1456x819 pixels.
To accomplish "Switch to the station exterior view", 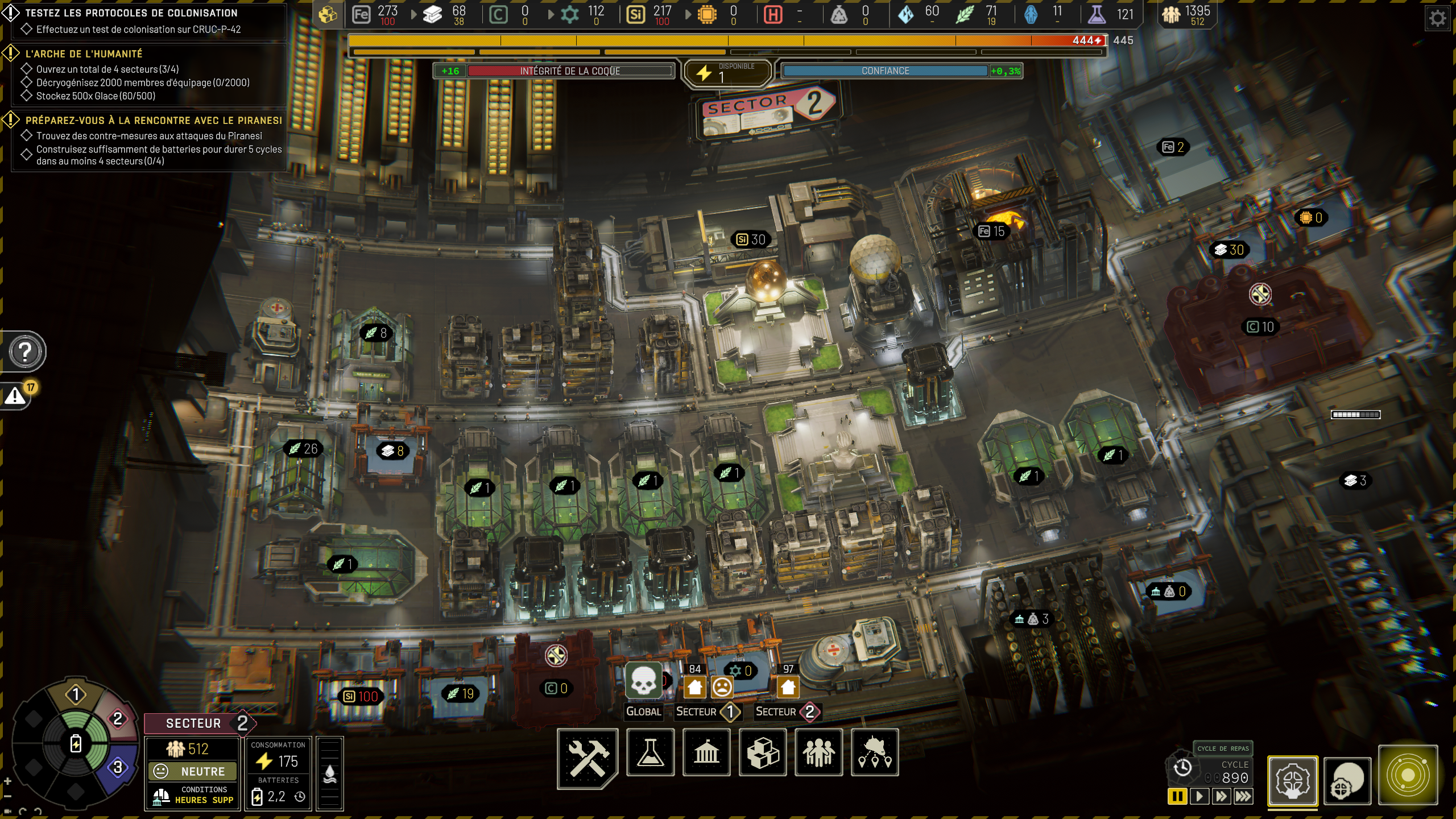I will pos(1347,780).
